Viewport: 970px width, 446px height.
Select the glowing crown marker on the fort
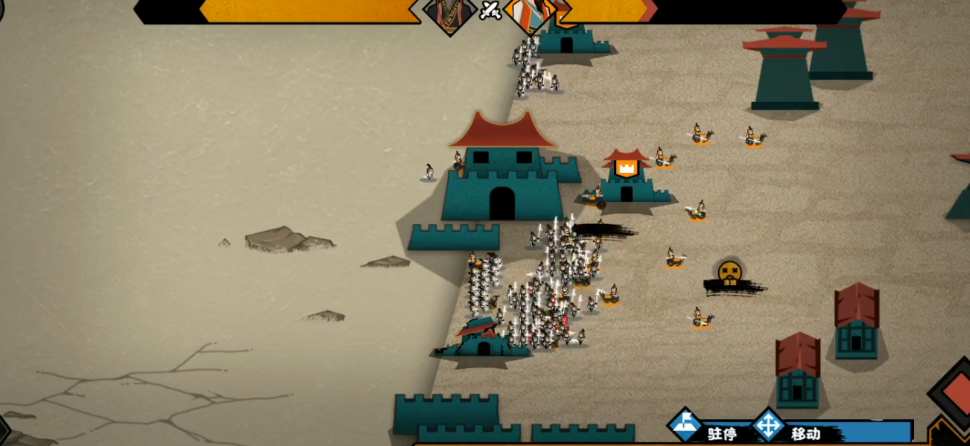[x=626, y=168]
